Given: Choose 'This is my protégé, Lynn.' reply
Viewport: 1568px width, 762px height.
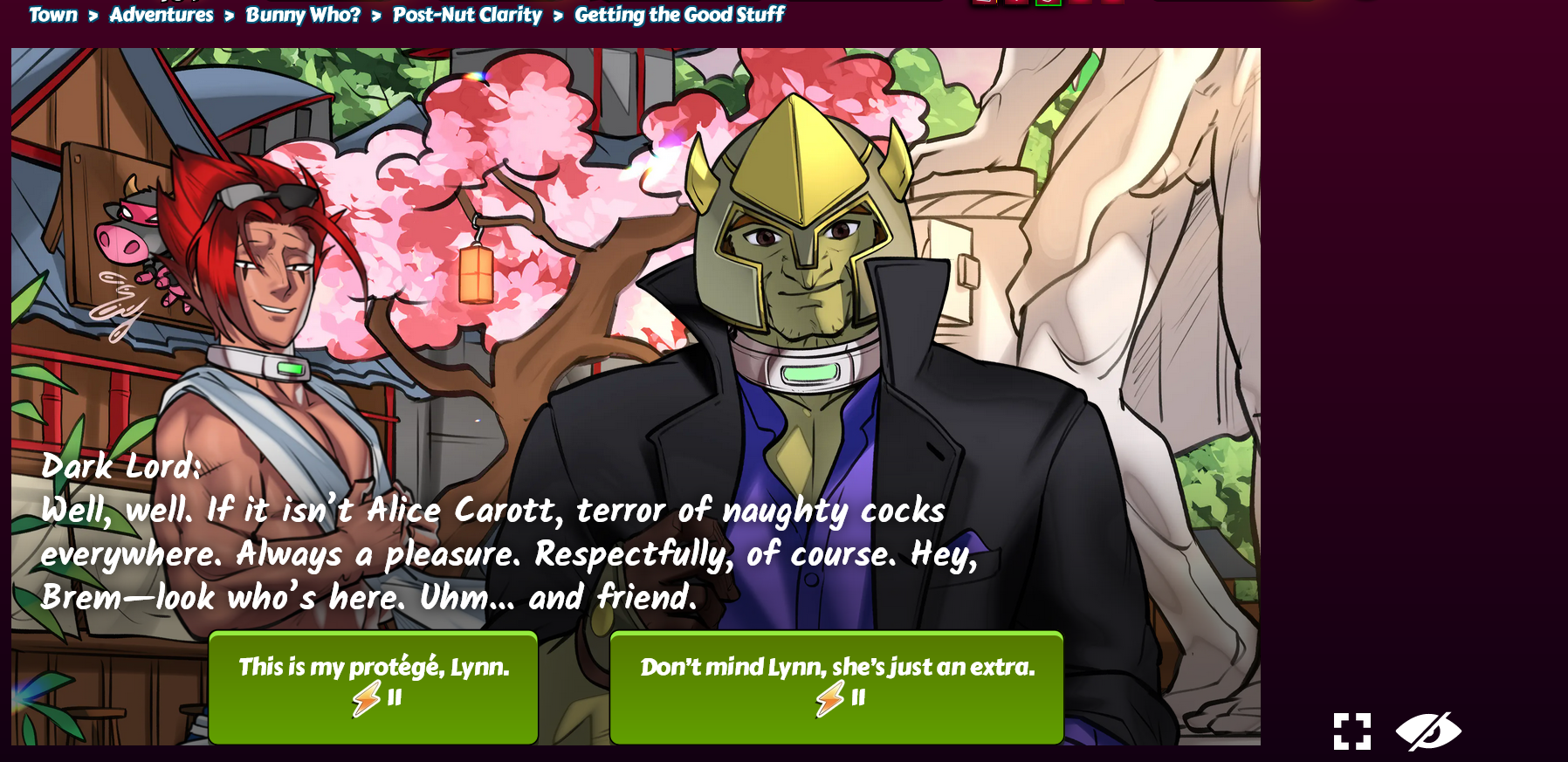Looking at the screenshot, I should point(374,687).
